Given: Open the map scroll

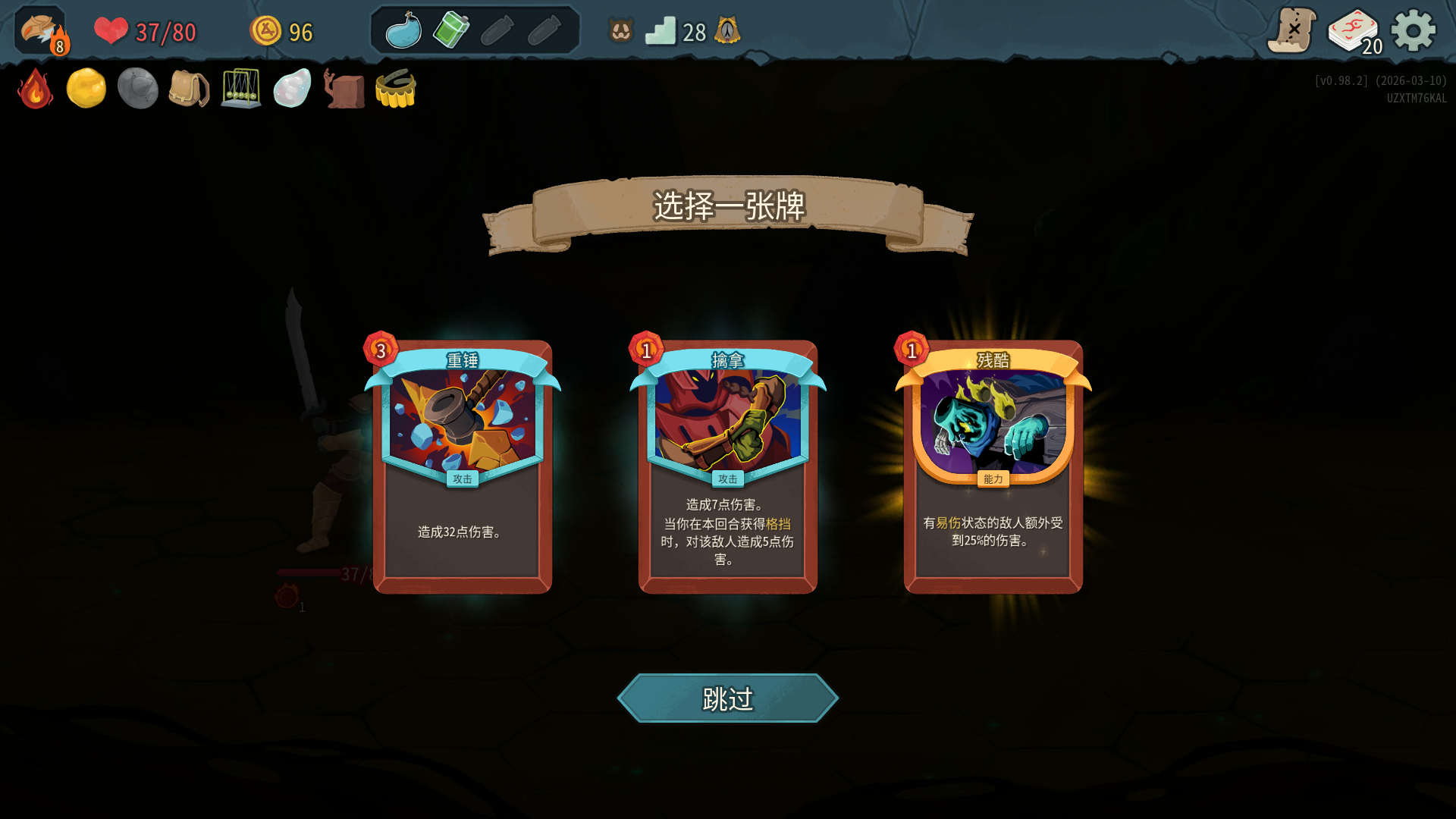Looking at the screenshot, I should 1291,31.
